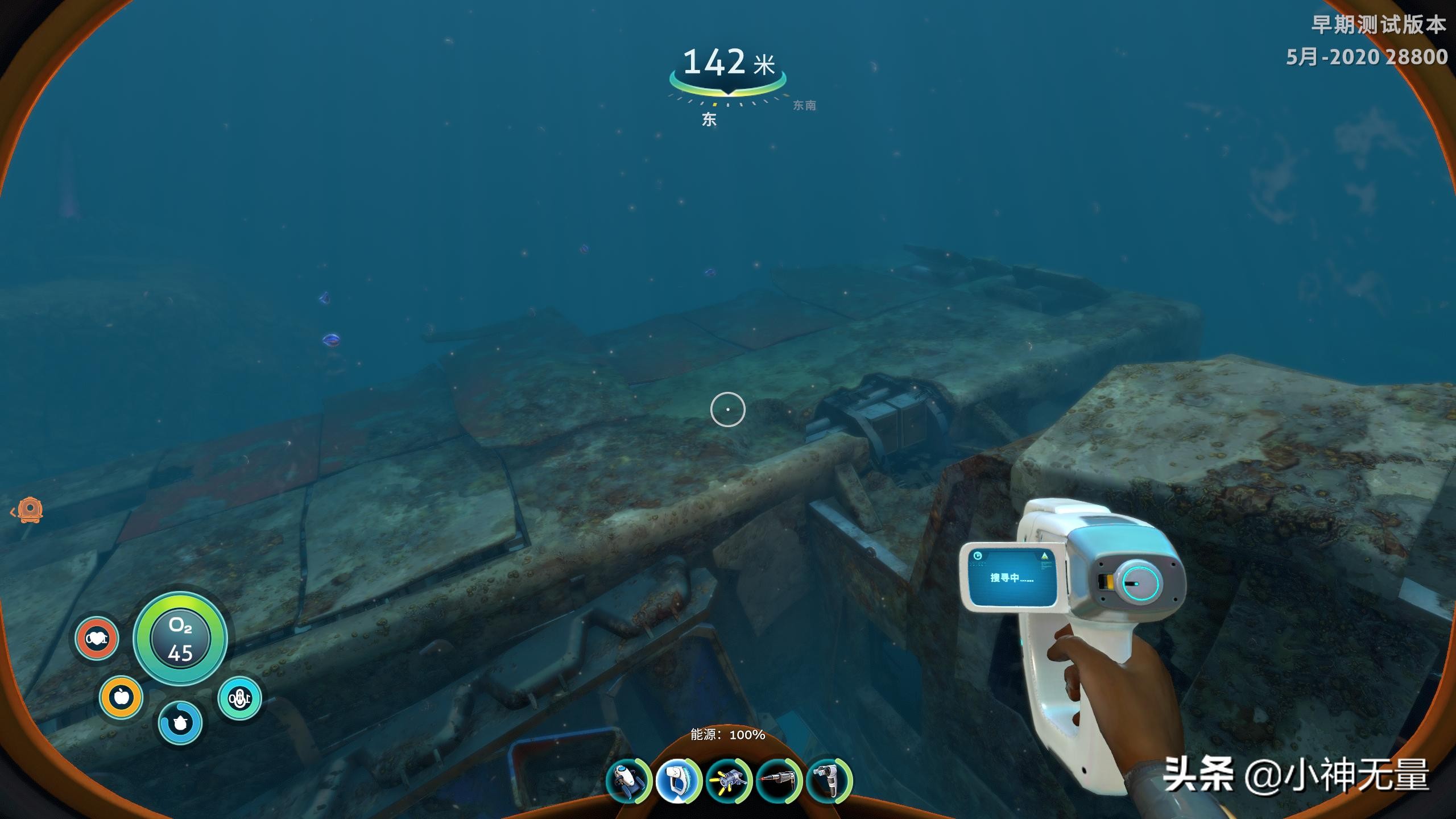Equip the tool with yellow light beams
Viewport: 1456px width, 819px height.
(729, 781)
